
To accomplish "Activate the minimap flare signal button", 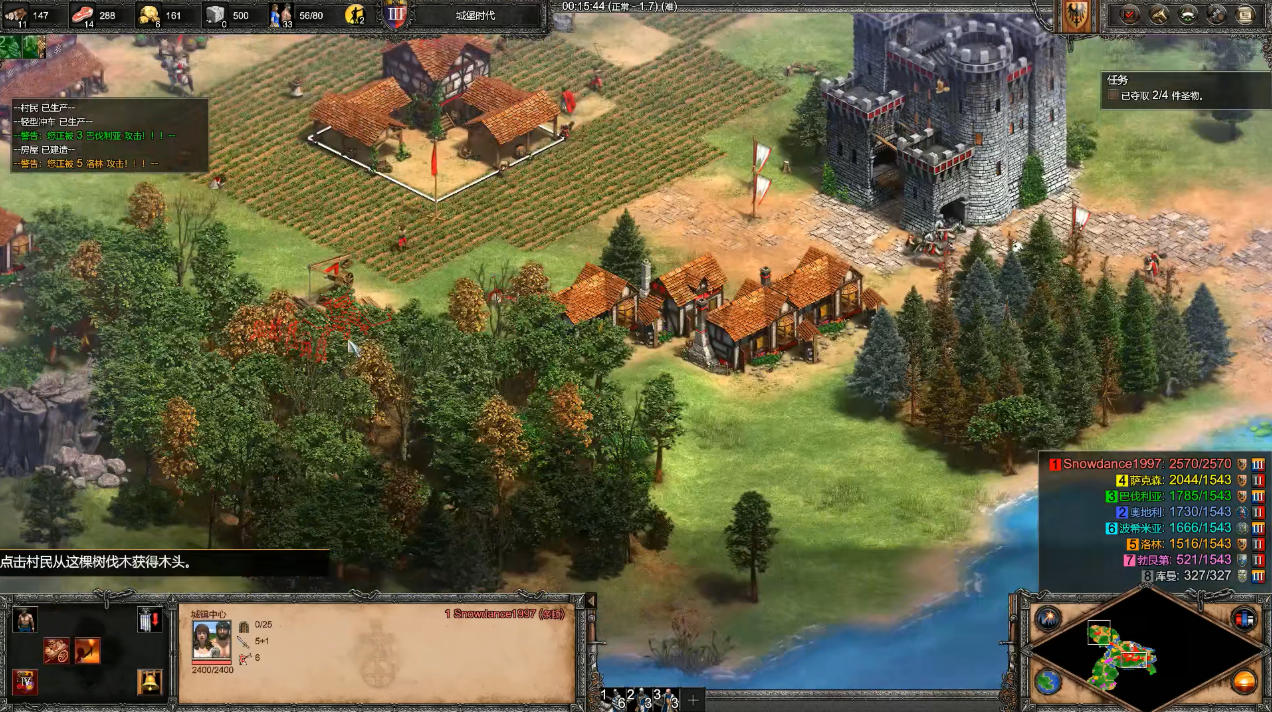I will point(1048,618).
